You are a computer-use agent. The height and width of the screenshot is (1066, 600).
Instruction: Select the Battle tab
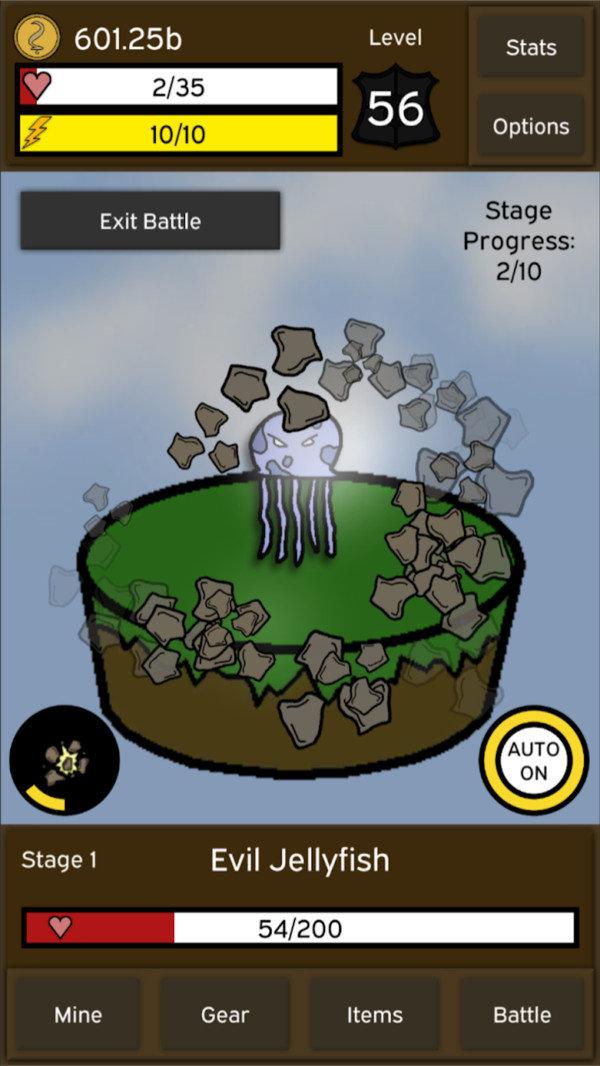[x=522, y=1014]
